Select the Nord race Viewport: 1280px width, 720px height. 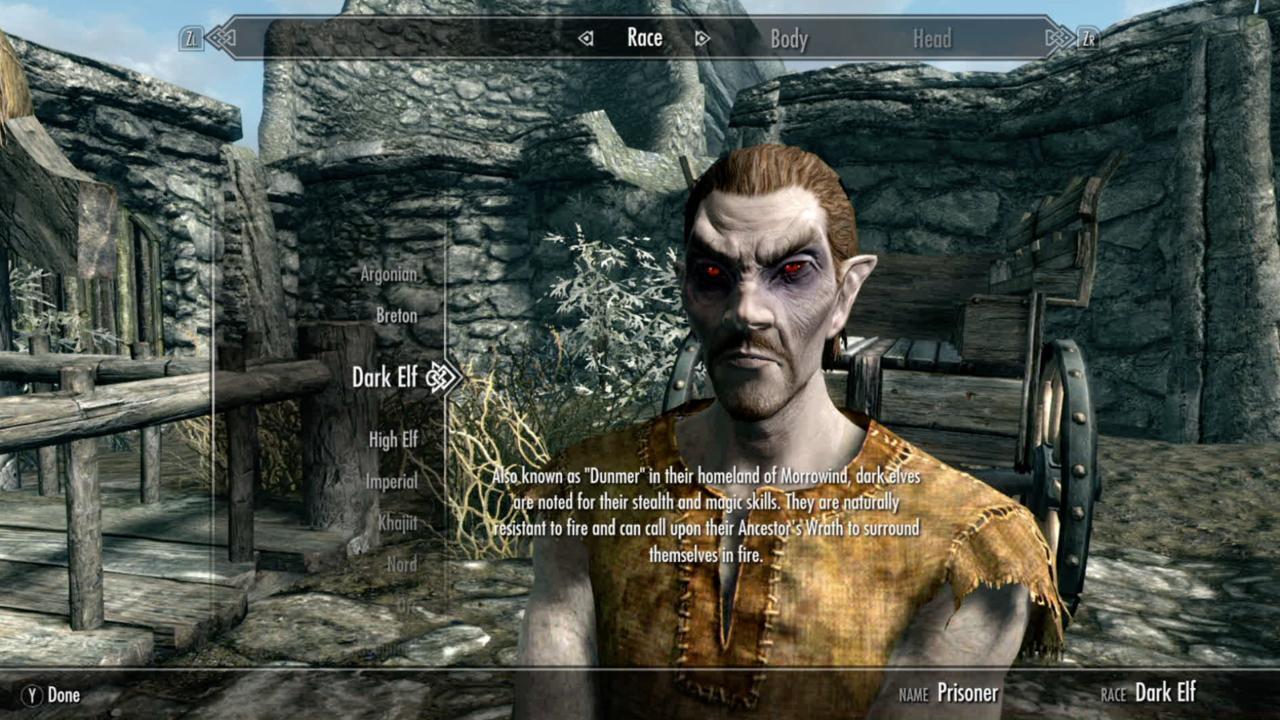click(402, 563)
